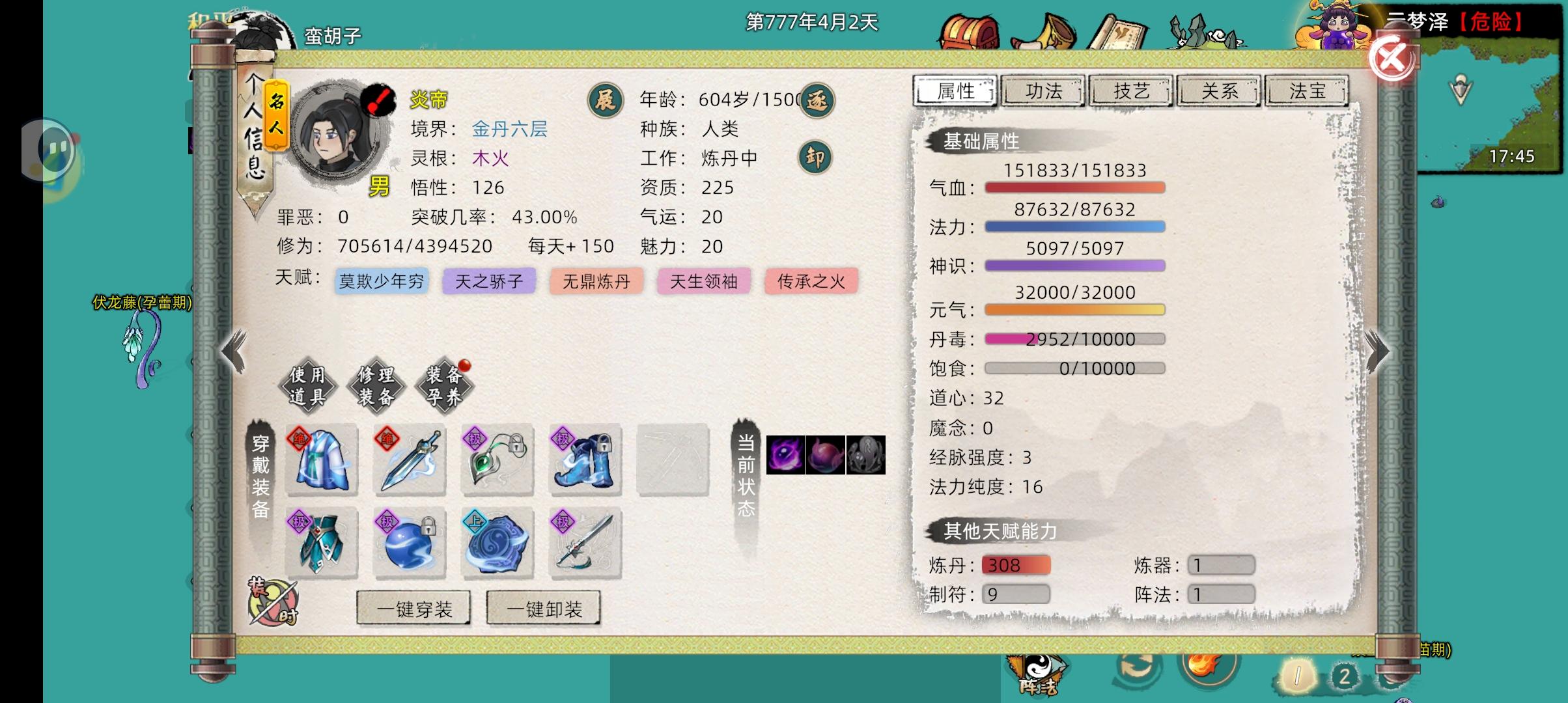Image resolution: width=1568 pixels, height=703 pixels.
Task: Open the treasure chest icon at top
Action: coord(970,31)
